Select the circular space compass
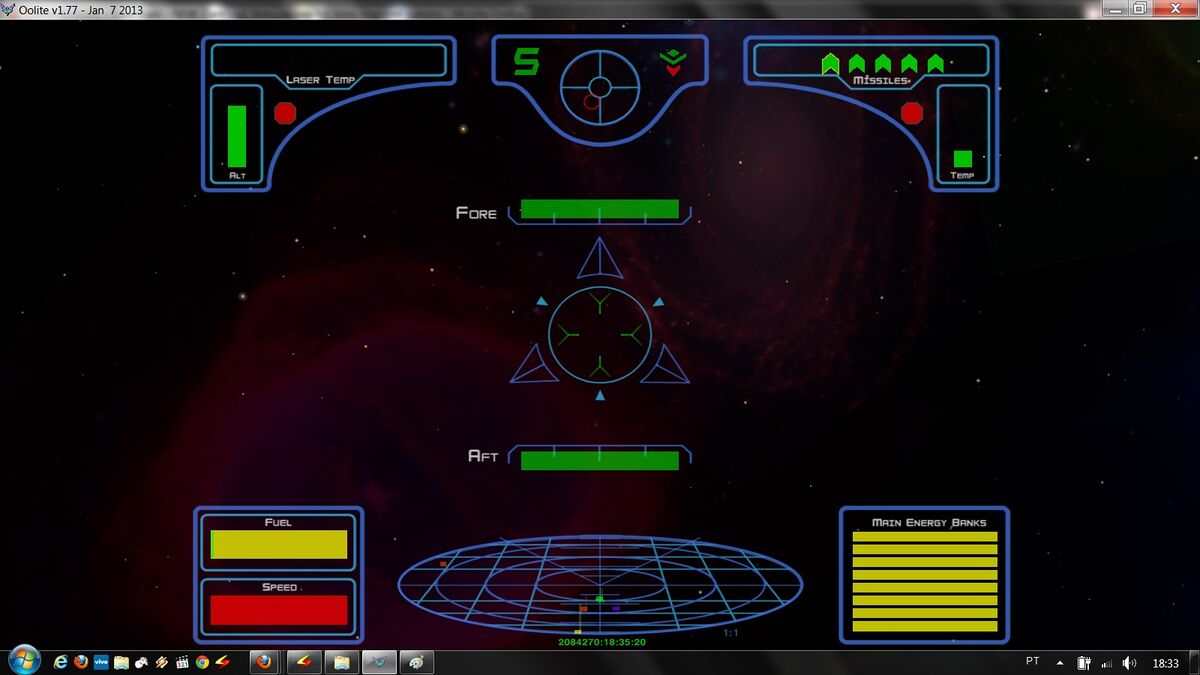 599,87
